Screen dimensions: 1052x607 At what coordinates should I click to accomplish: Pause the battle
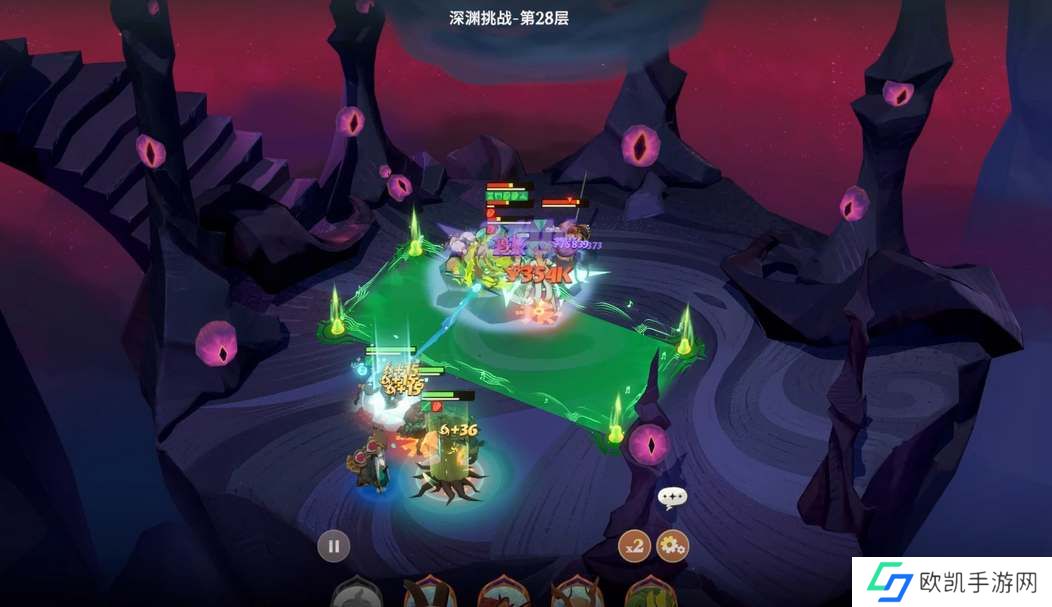334,546
